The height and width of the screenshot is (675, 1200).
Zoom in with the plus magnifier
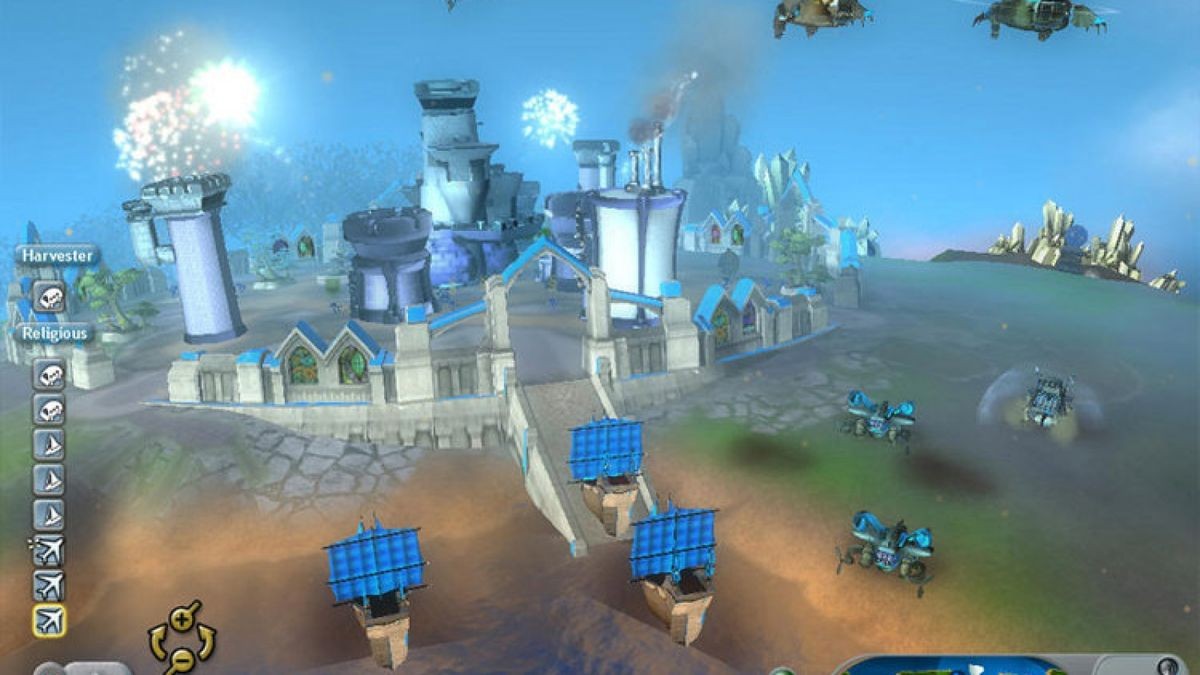click(182, 618)
